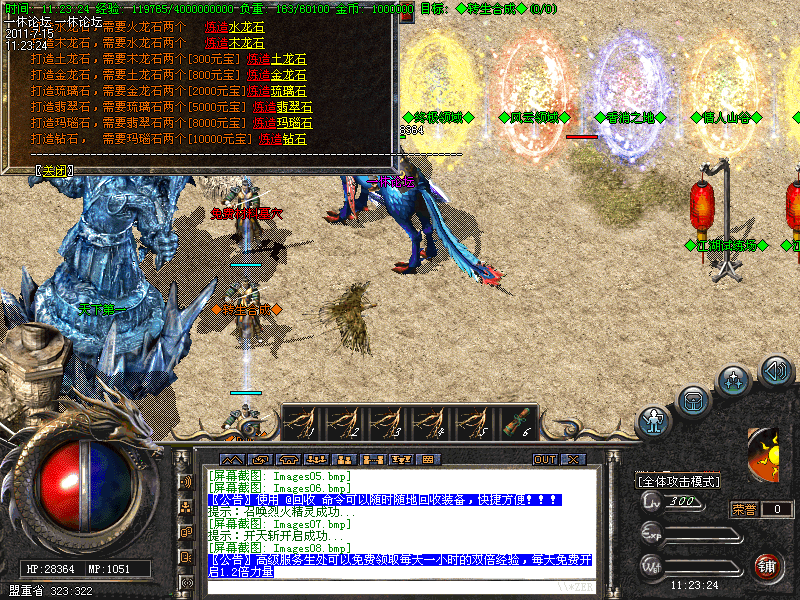Image resolution: width=800 pixels, height=600 pixels.
Task: Open the bag inventory round button
Action: click(692, 400)
